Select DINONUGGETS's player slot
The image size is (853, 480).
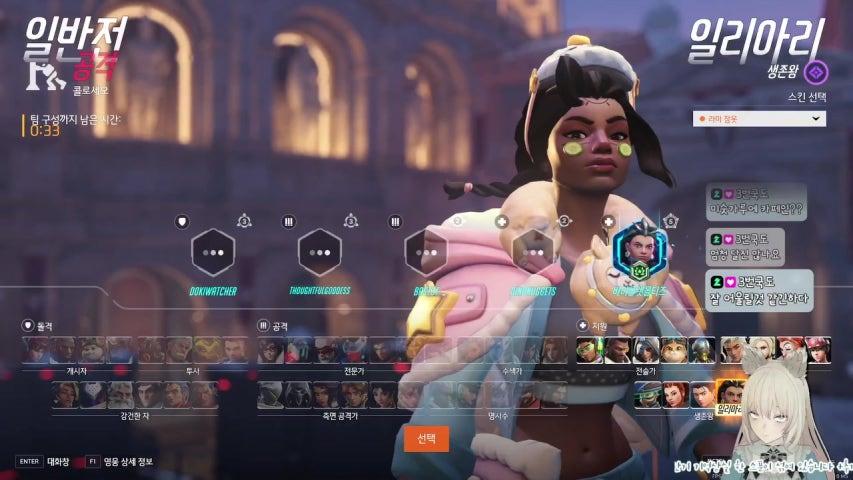533,253
